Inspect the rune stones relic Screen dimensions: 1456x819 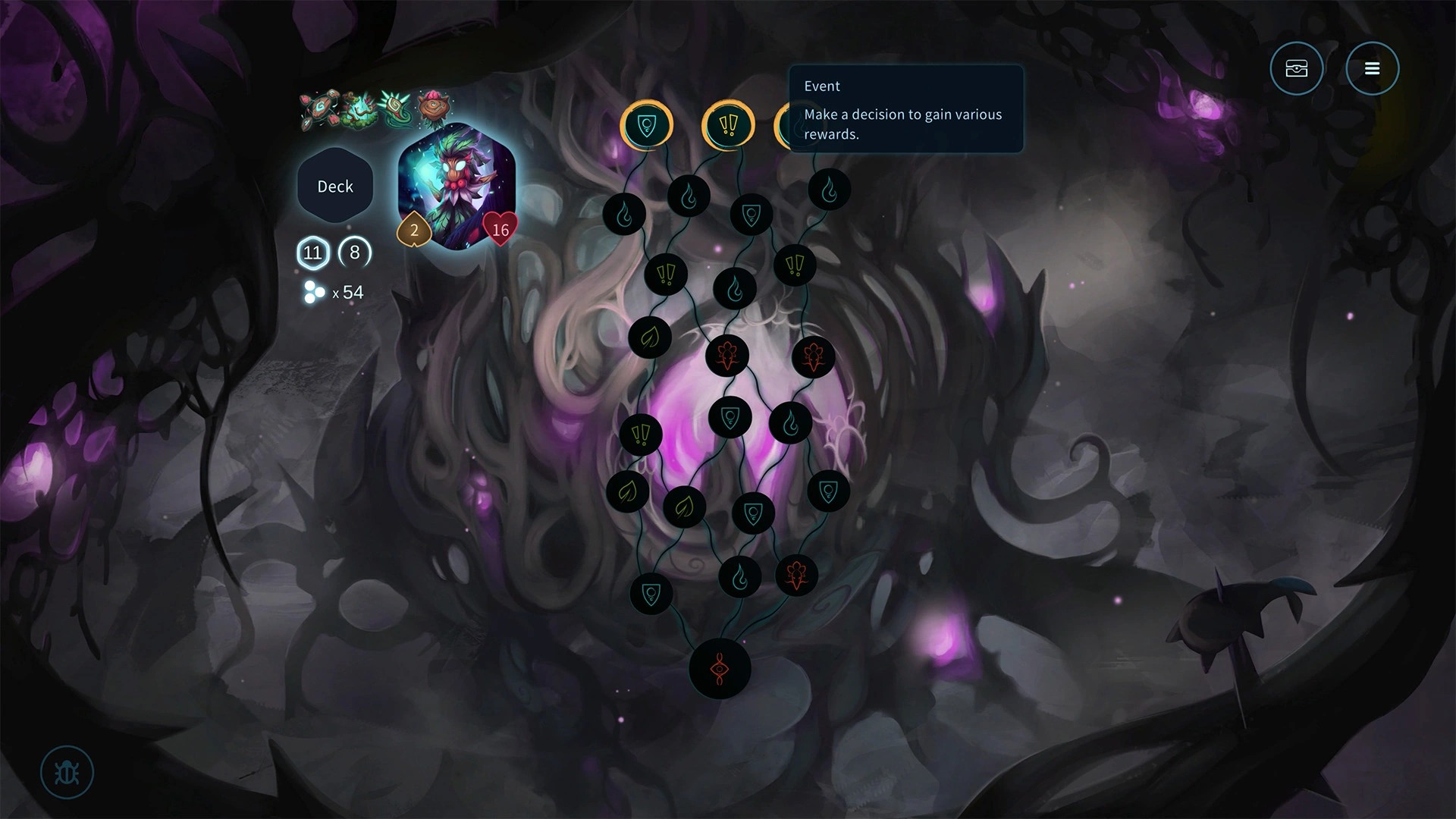point(318,111)
